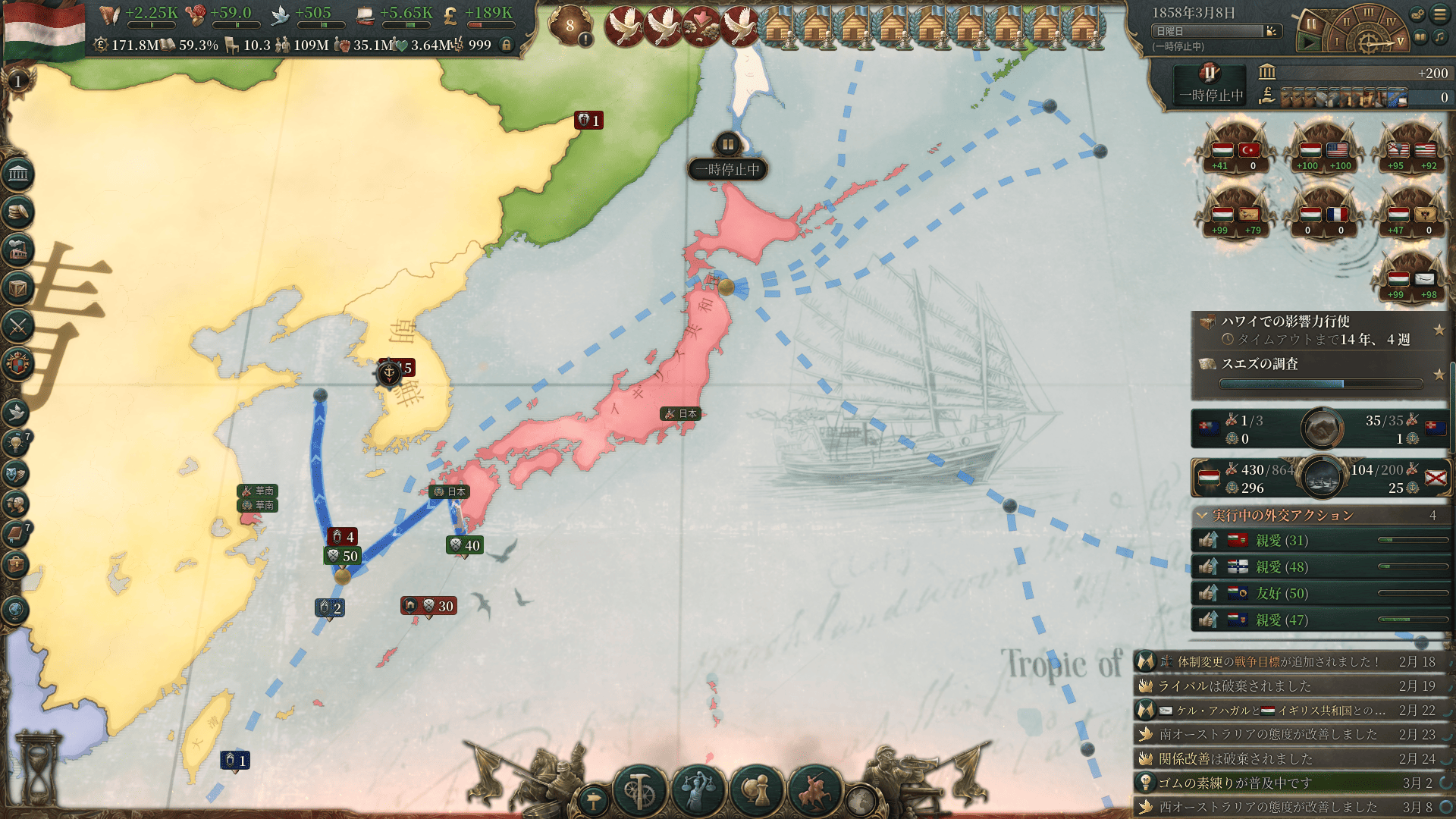This screenshot has width=1456, height=819.
Task: Open the budget panel via the coins icon
Action: click(19, 212)
